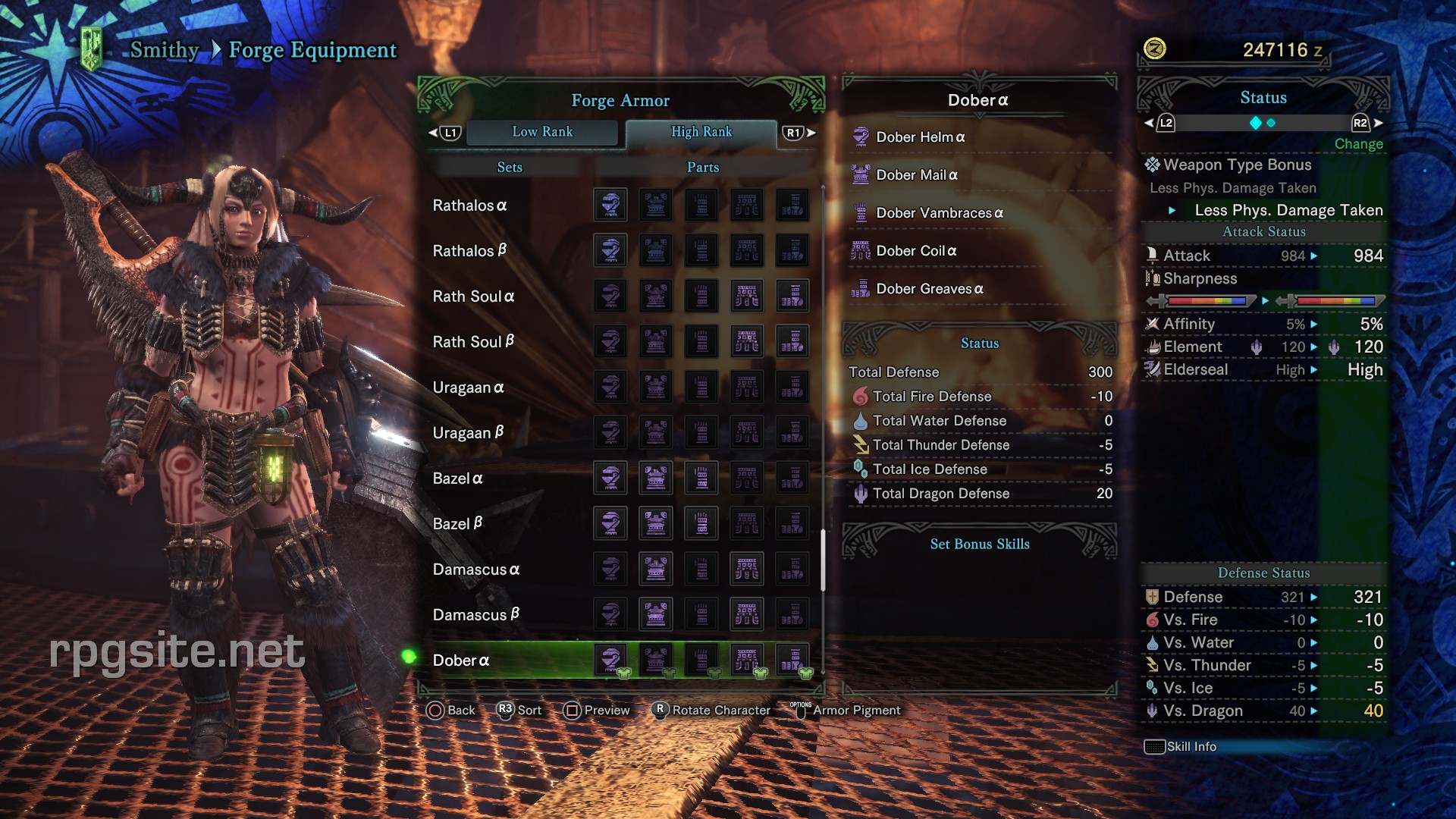Select the Damascus β gauntlets icon

(x=701, y=614)
